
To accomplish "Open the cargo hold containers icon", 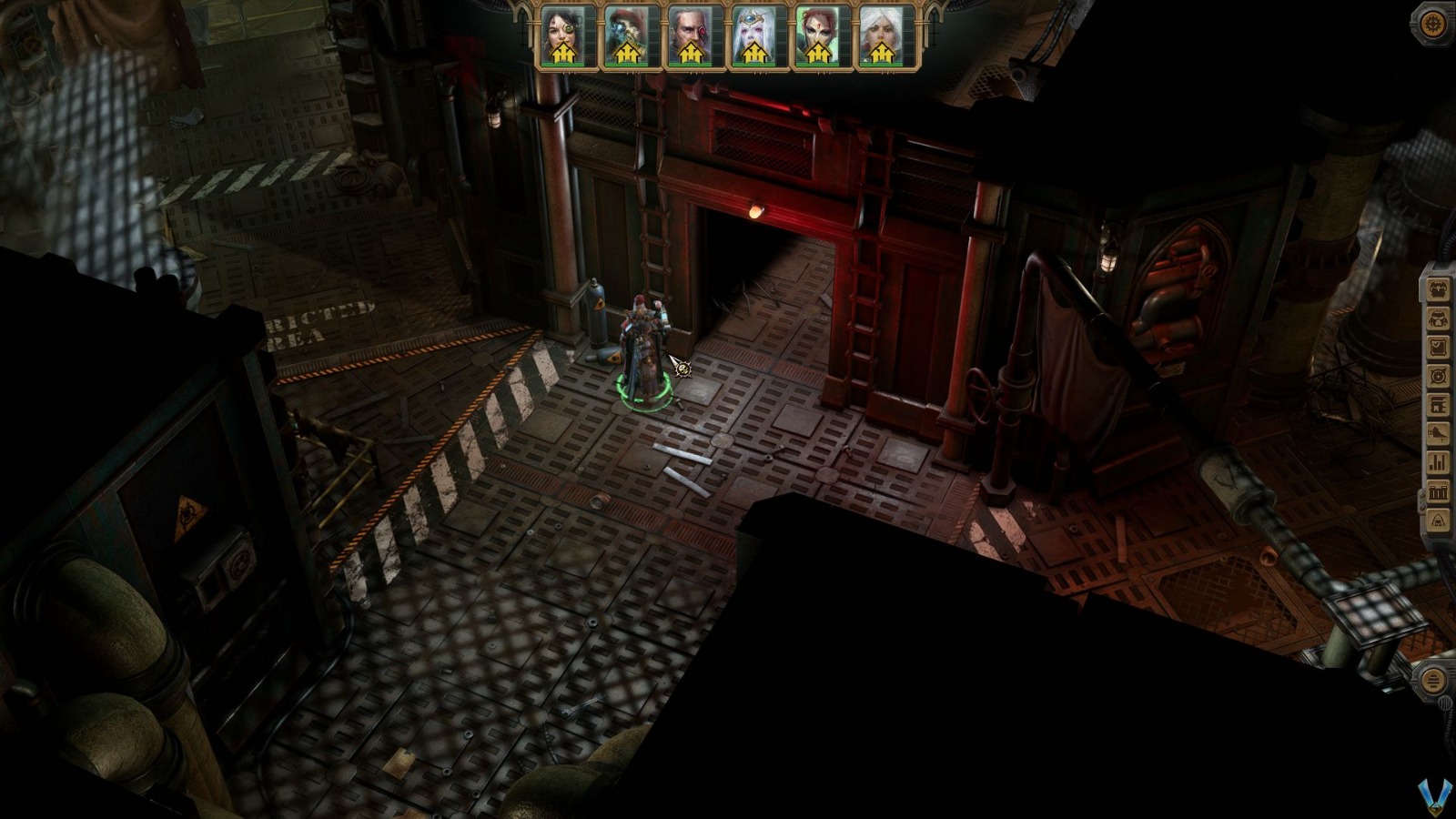I will pos(1436,490).
